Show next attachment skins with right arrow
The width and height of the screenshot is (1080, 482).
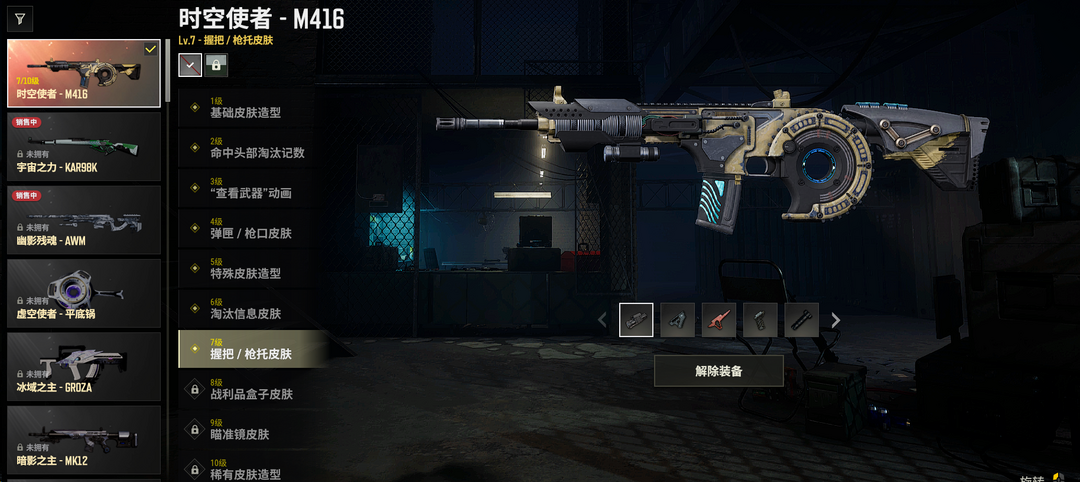(836, 320)
